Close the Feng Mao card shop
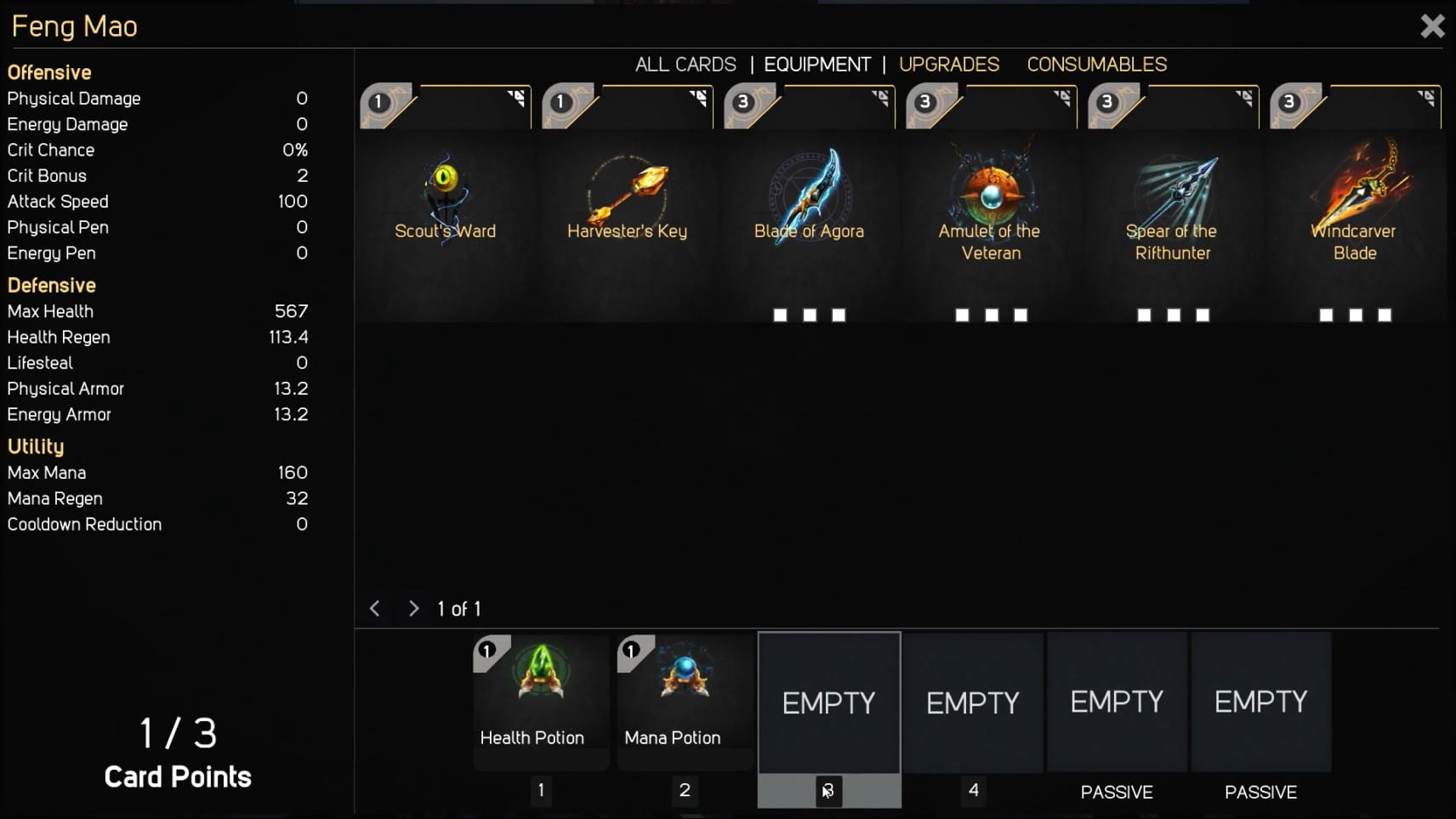 [x=1432, y=26]
